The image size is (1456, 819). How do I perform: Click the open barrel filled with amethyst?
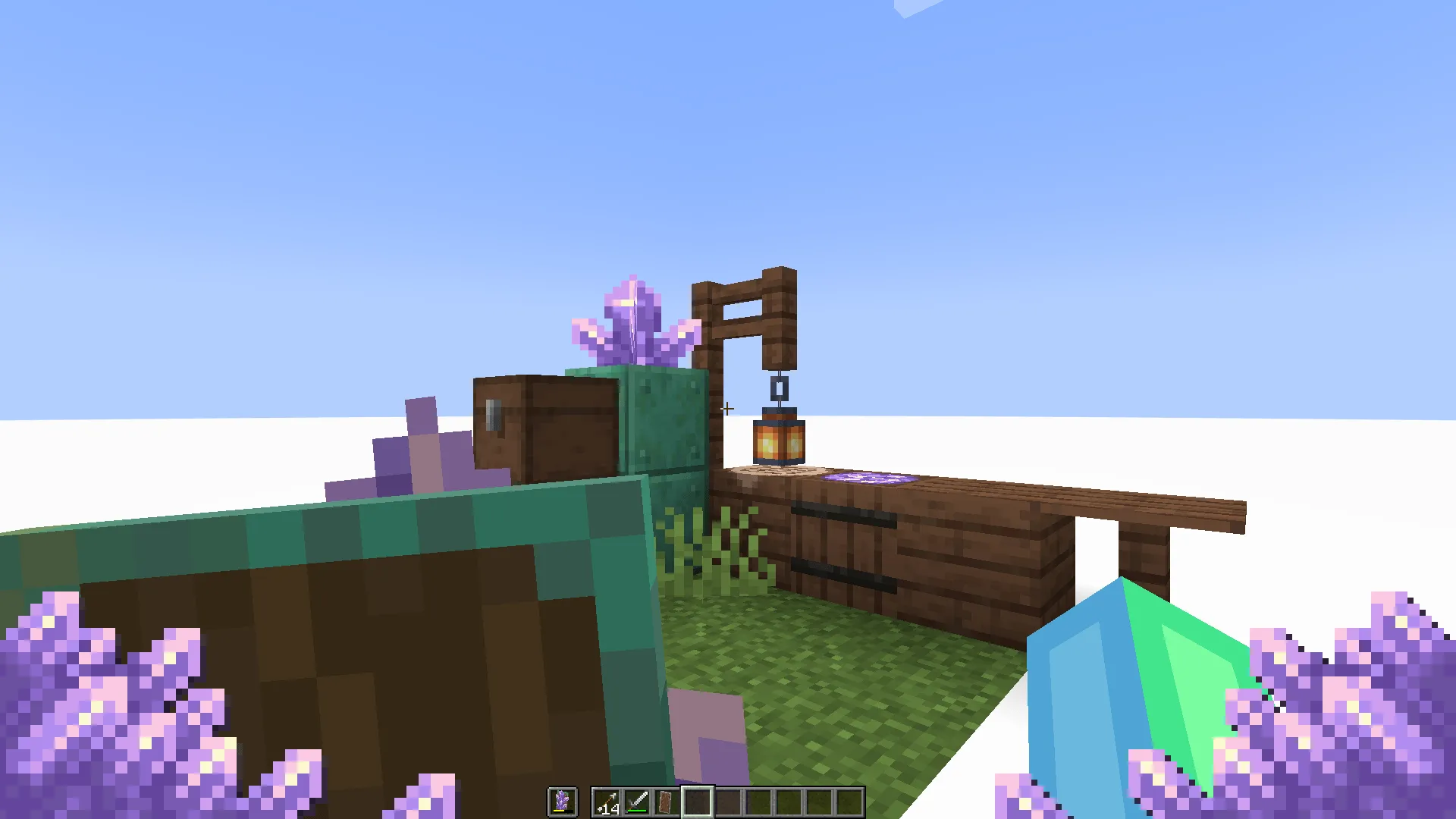[868, 479]
